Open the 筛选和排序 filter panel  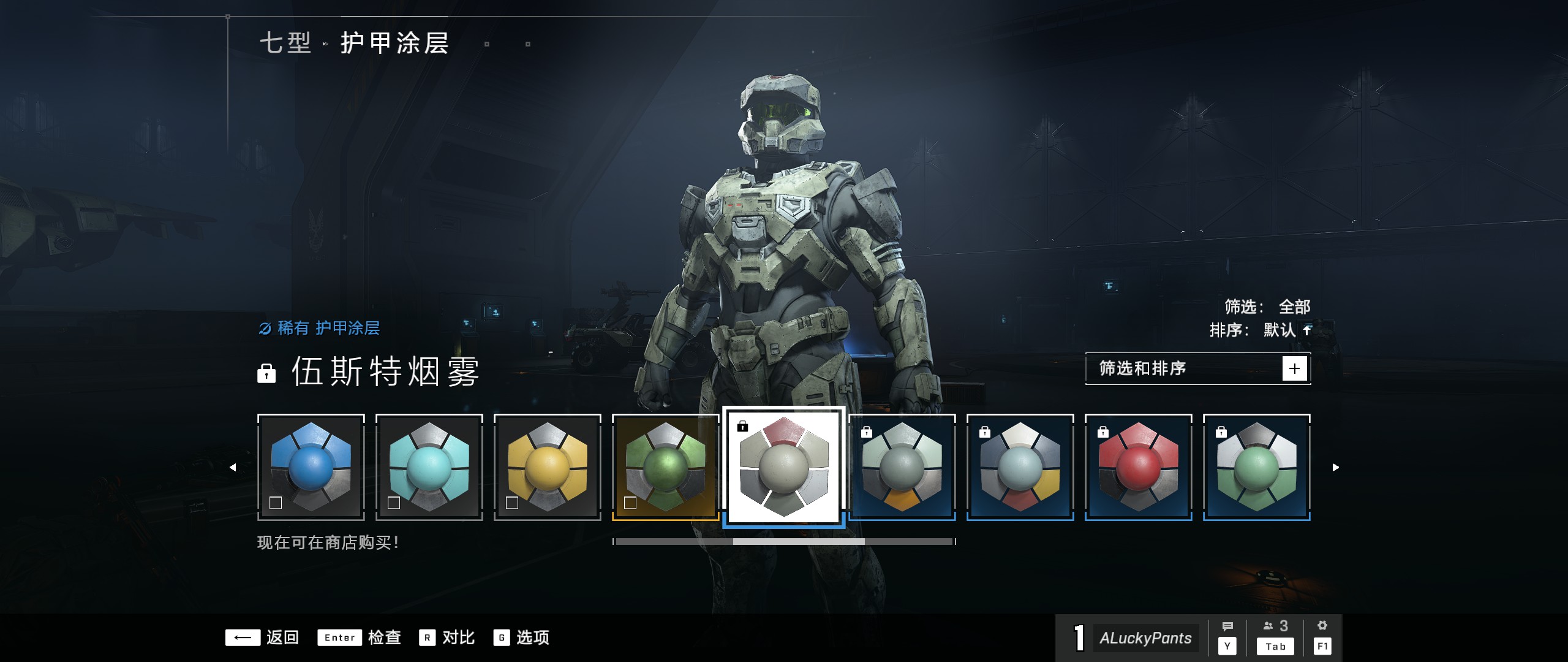tap(1197, 368)
